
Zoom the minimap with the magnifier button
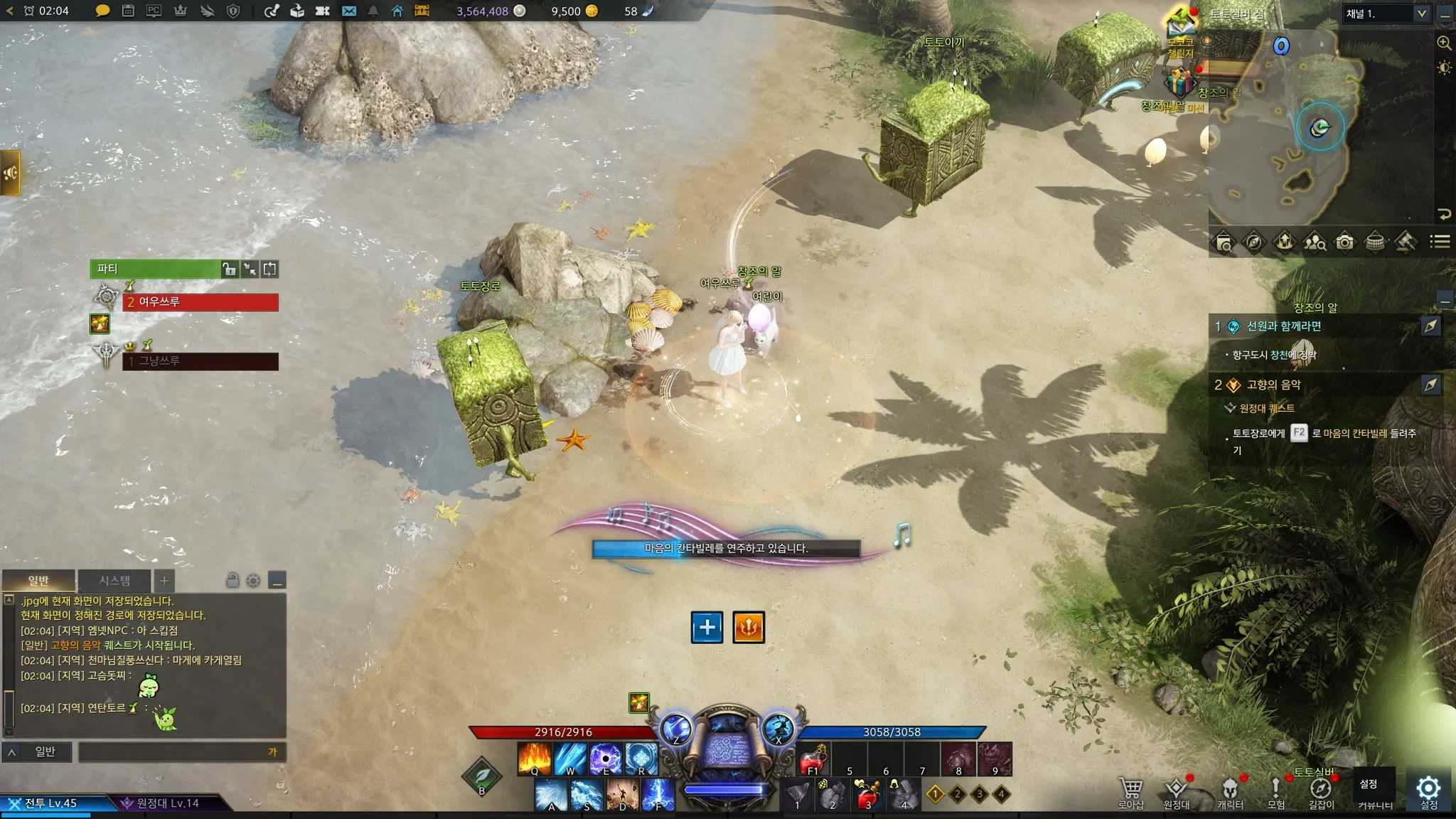[x=1444, y=43]
